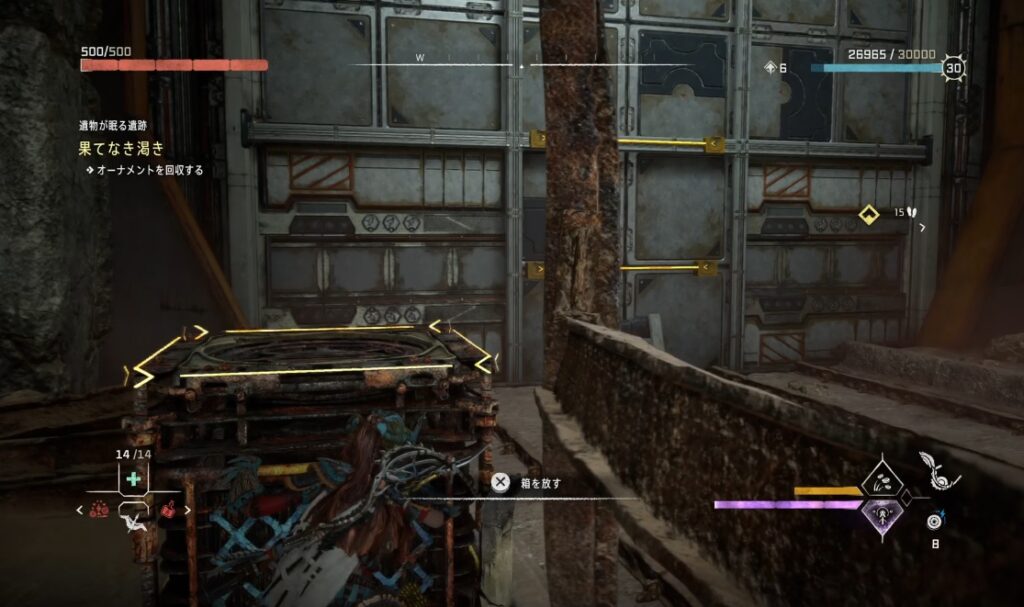Click the shock ammo type icon

[x=935, y=520]
